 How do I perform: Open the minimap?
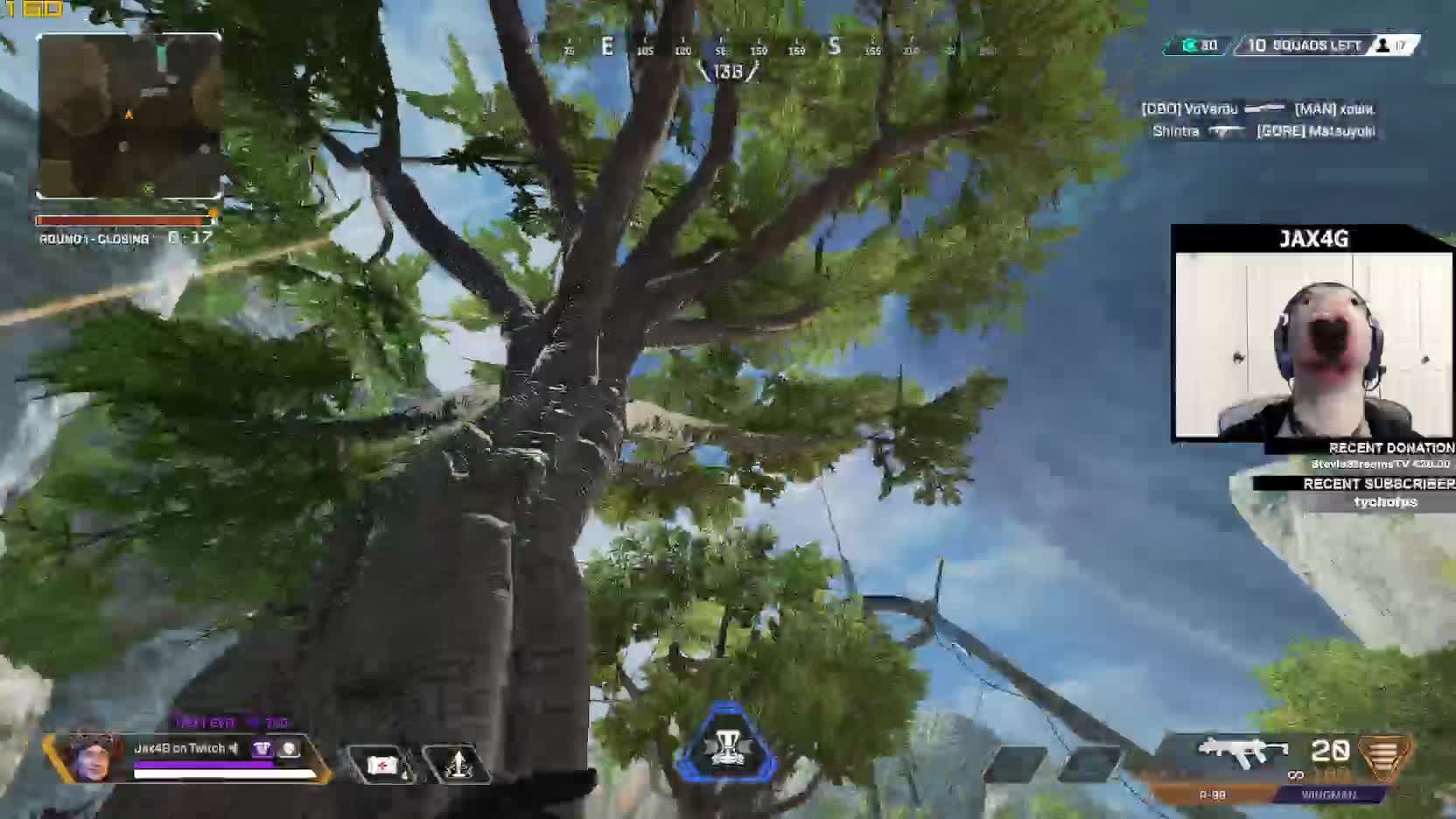pos(129,115)
